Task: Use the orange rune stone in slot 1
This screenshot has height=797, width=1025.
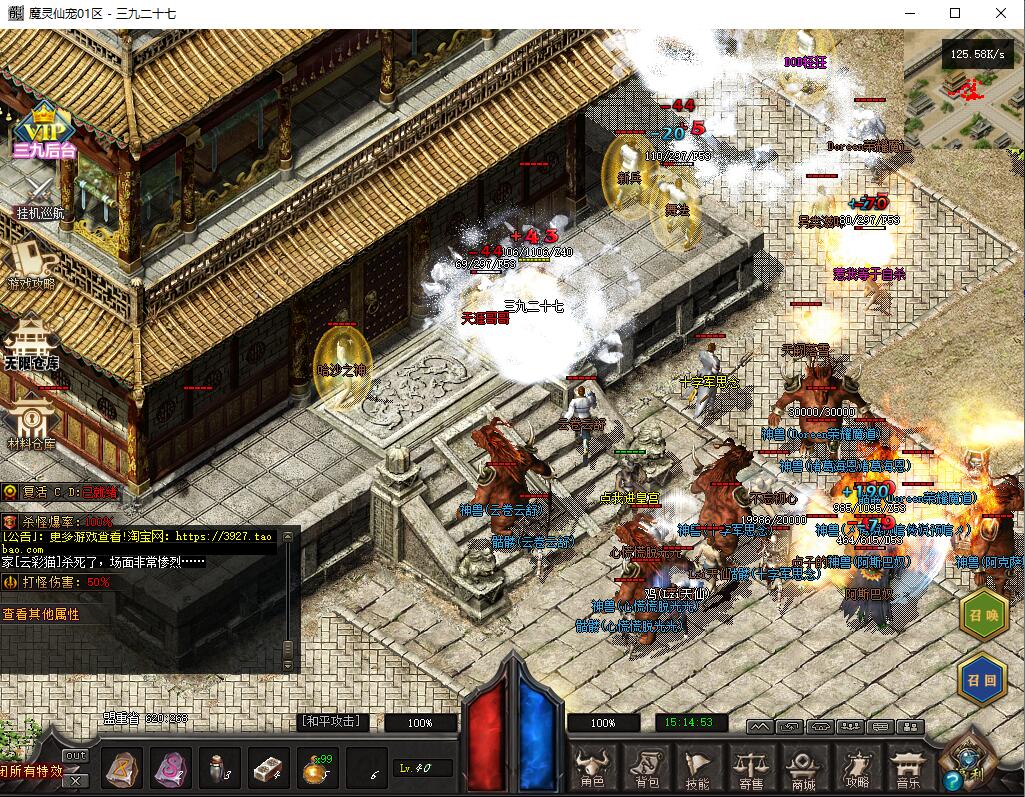Action: pos(123,768)
